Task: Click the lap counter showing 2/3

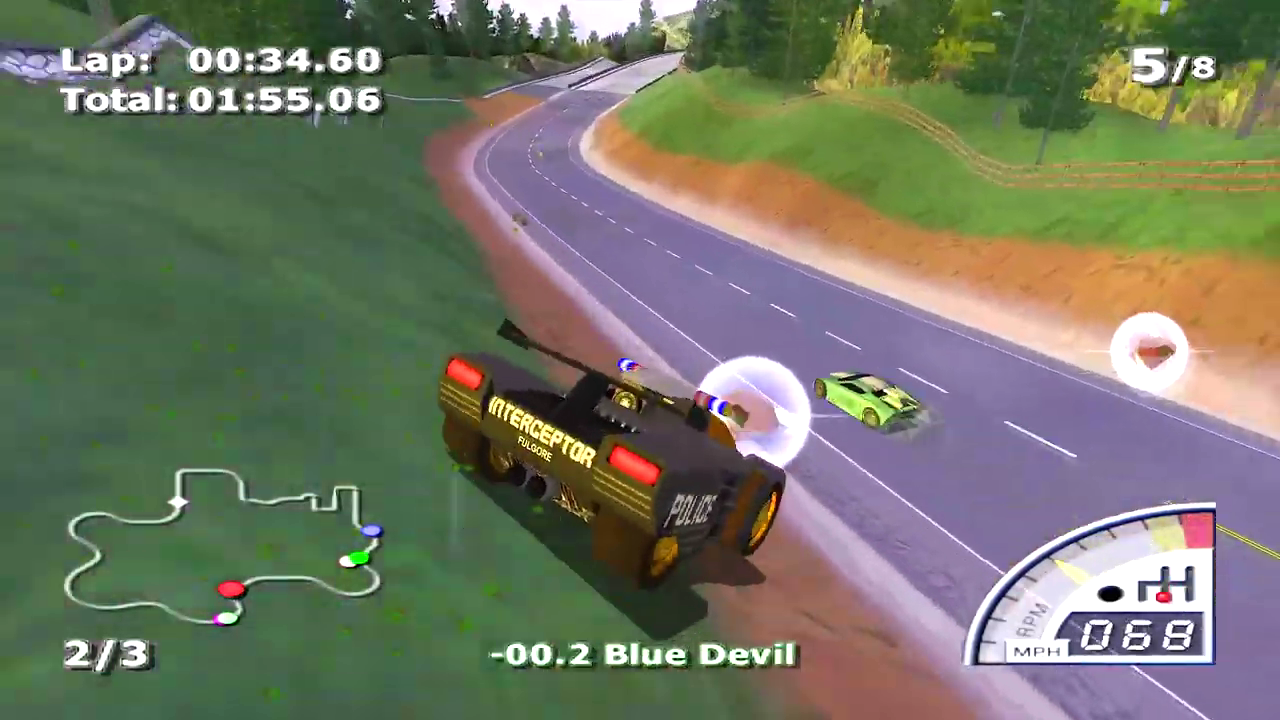Action: [106, 655]
